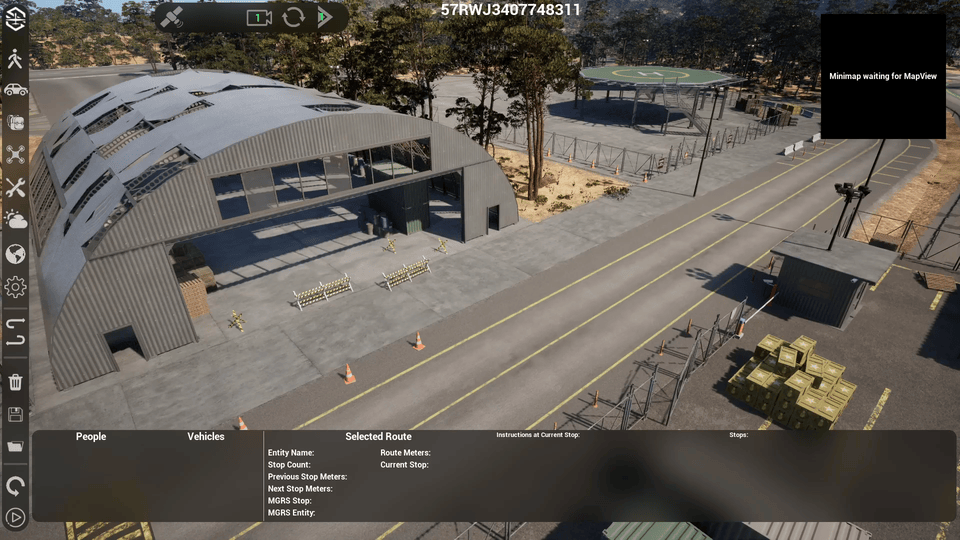960x540 pixels.
Task: Open the gear settings
Action: (x=15, y=287)
